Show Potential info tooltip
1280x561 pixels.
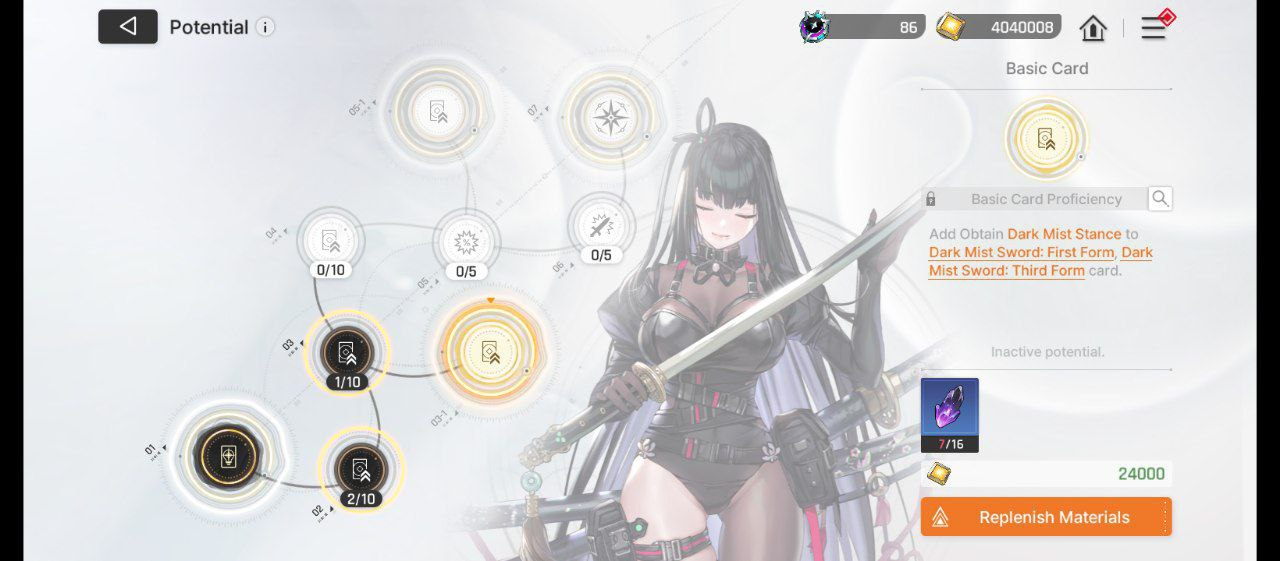click(x=265, y=27)
